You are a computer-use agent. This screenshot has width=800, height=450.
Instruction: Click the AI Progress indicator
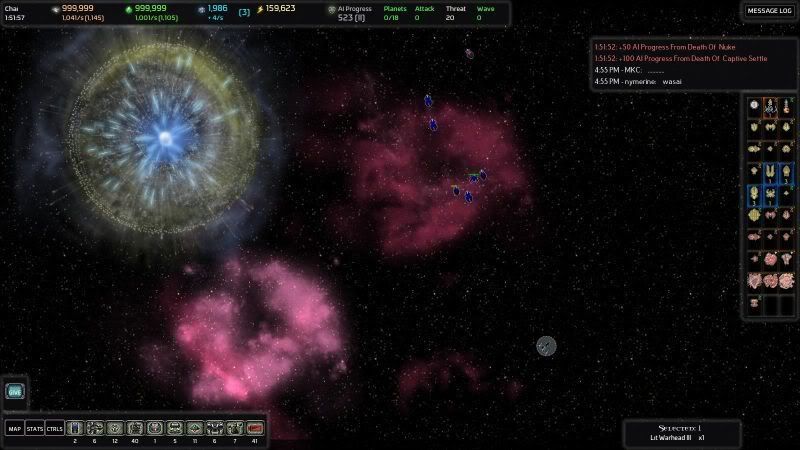tap(352, 13)
